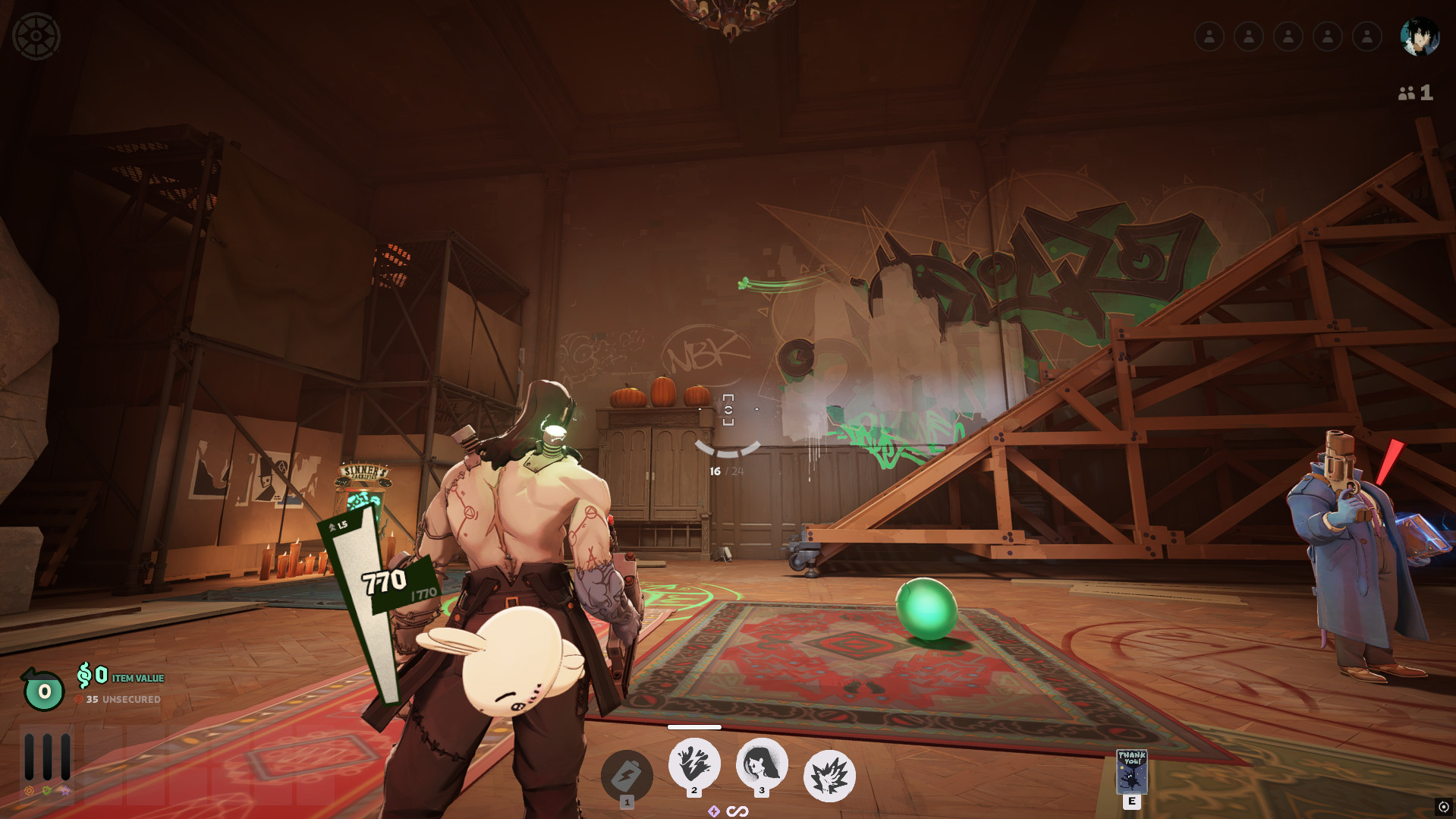
Task: Select the battery lightning ability slot
Action: click(x=627, y=776)
